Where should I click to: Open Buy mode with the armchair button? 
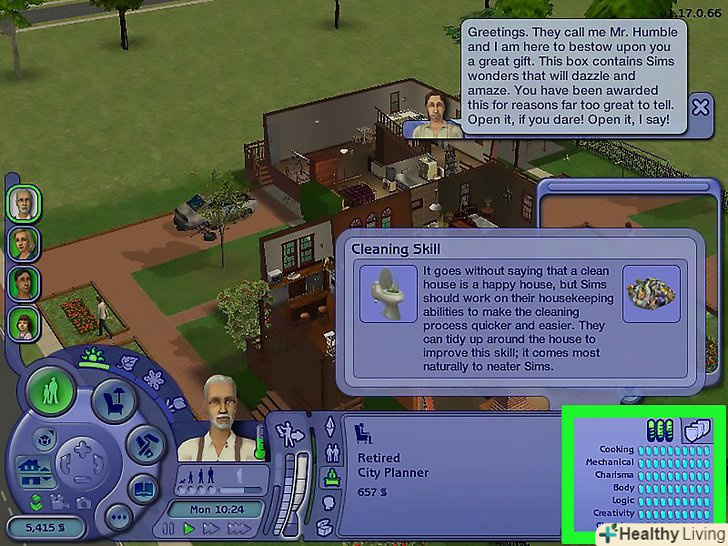(x=112, y=400)
